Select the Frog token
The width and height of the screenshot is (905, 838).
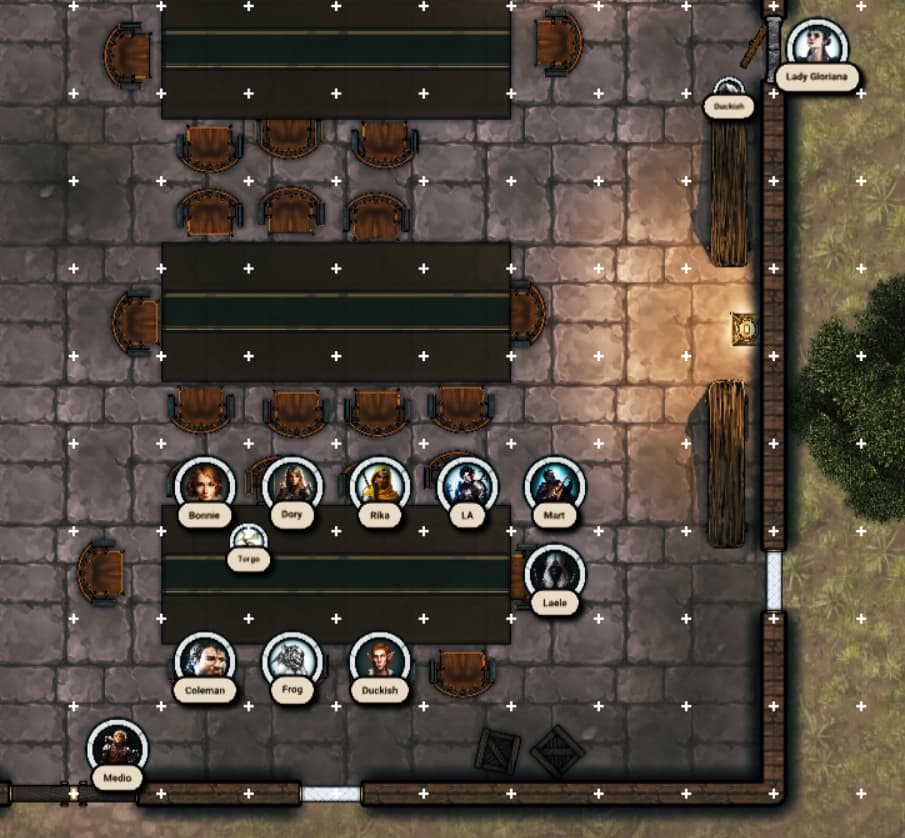pos(292,660)
